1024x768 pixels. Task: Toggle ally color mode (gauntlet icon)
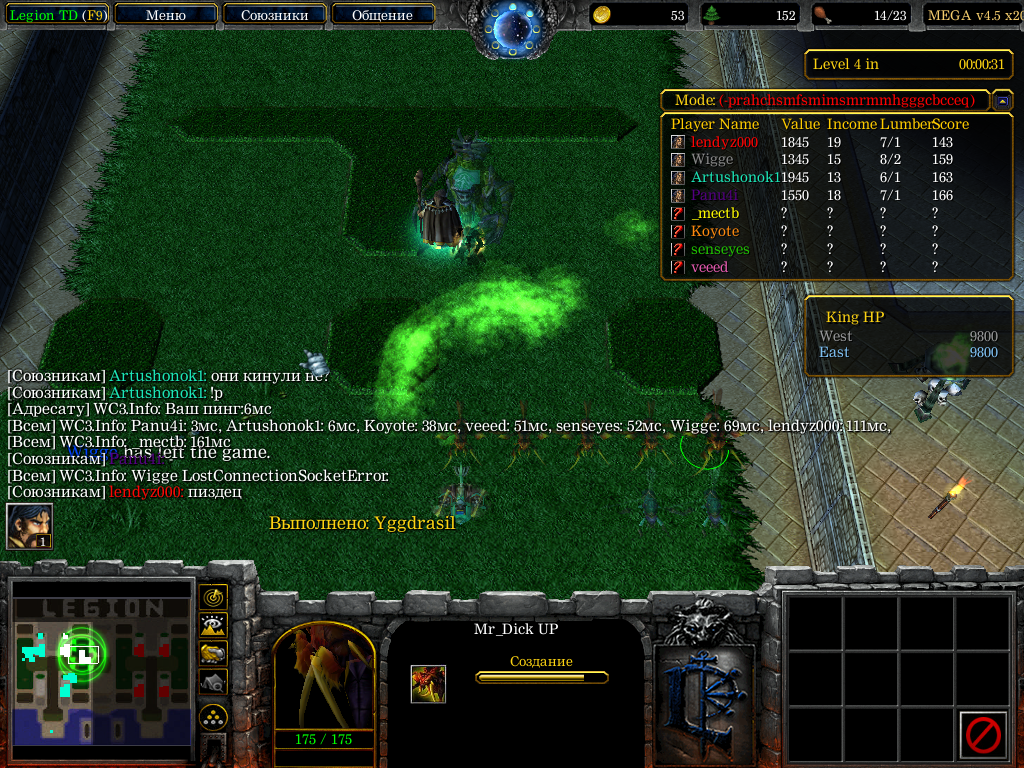212,653
